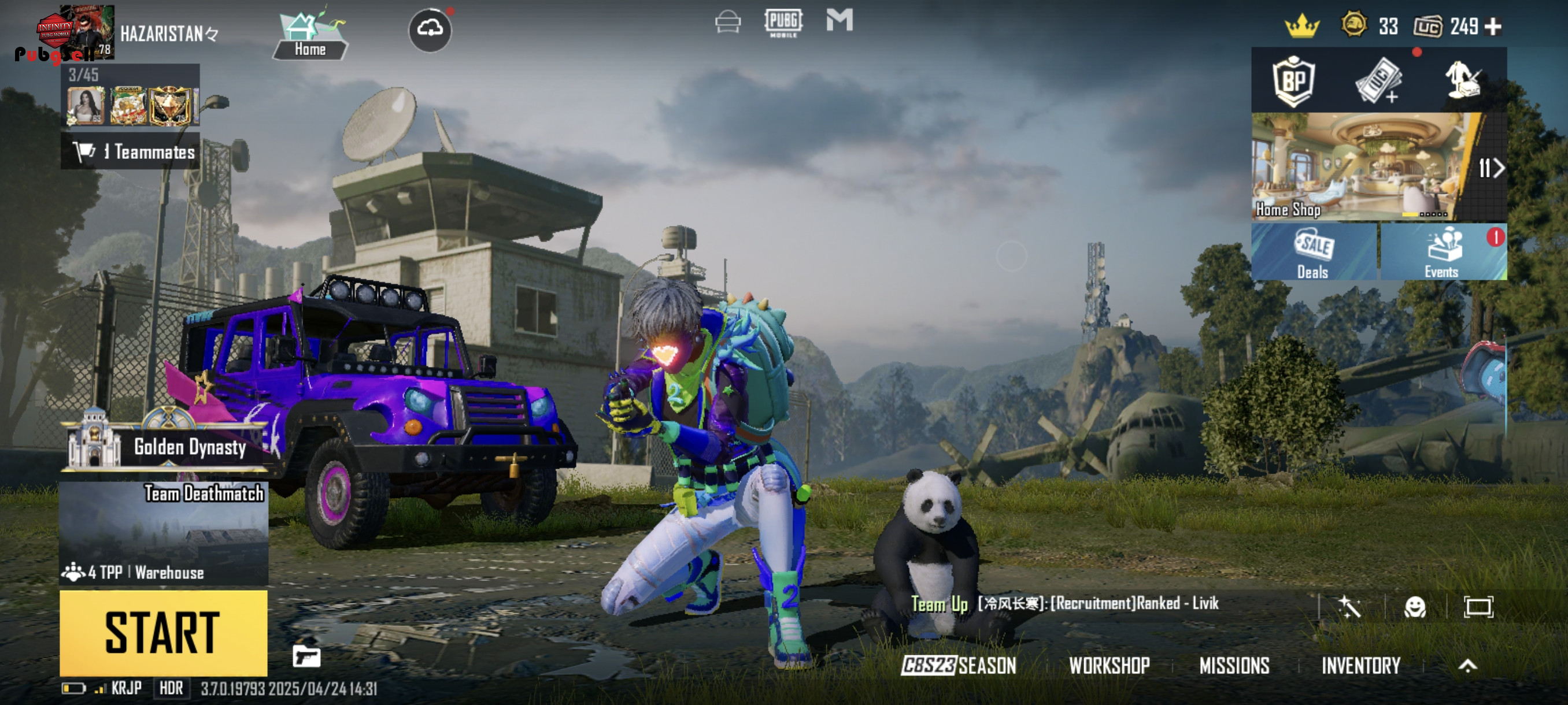
Task: Open the C8S23 Season menu
Action: pyautogui.click(x=959, y=666)
